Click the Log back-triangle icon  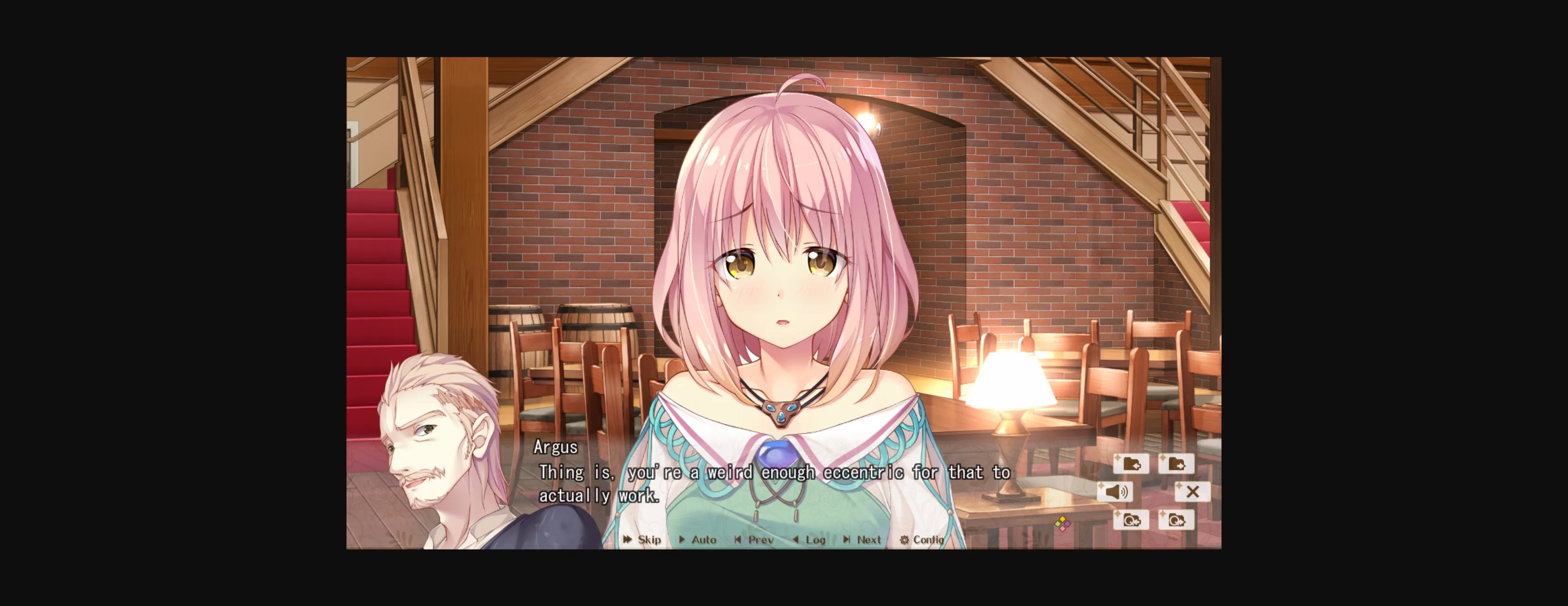(794, 539)
